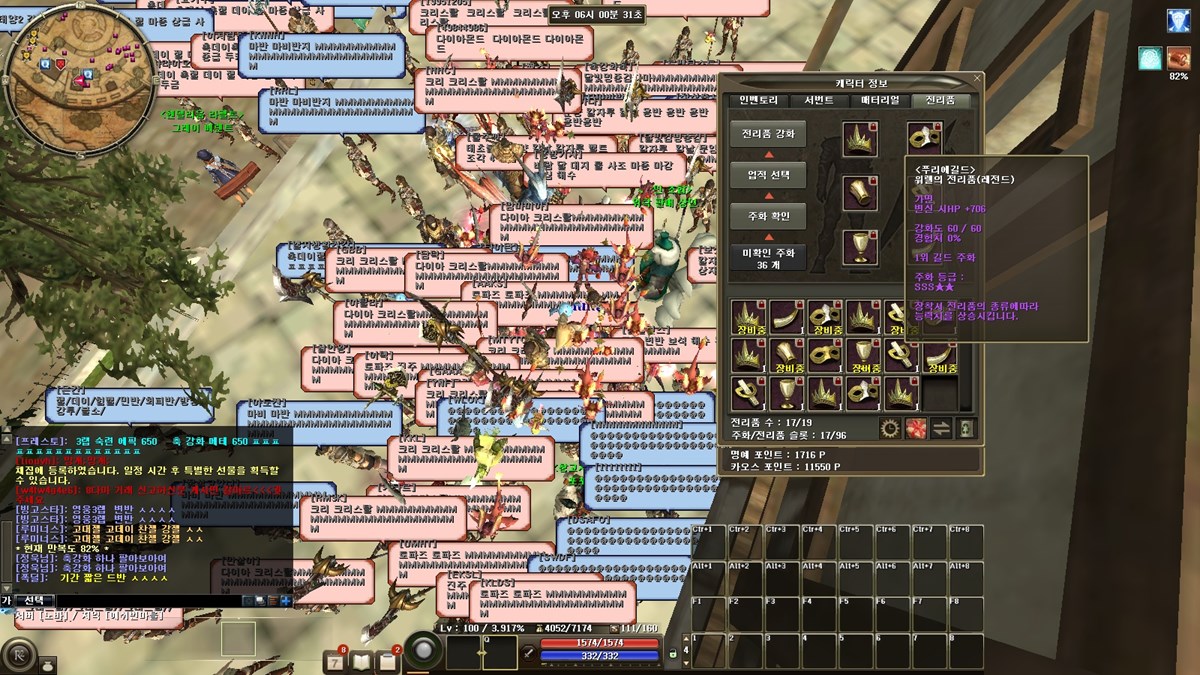Viewport: 1200px width, 675px height.
Task: Open the notepad icon with the 2 badge
Action: coord(387,661)
